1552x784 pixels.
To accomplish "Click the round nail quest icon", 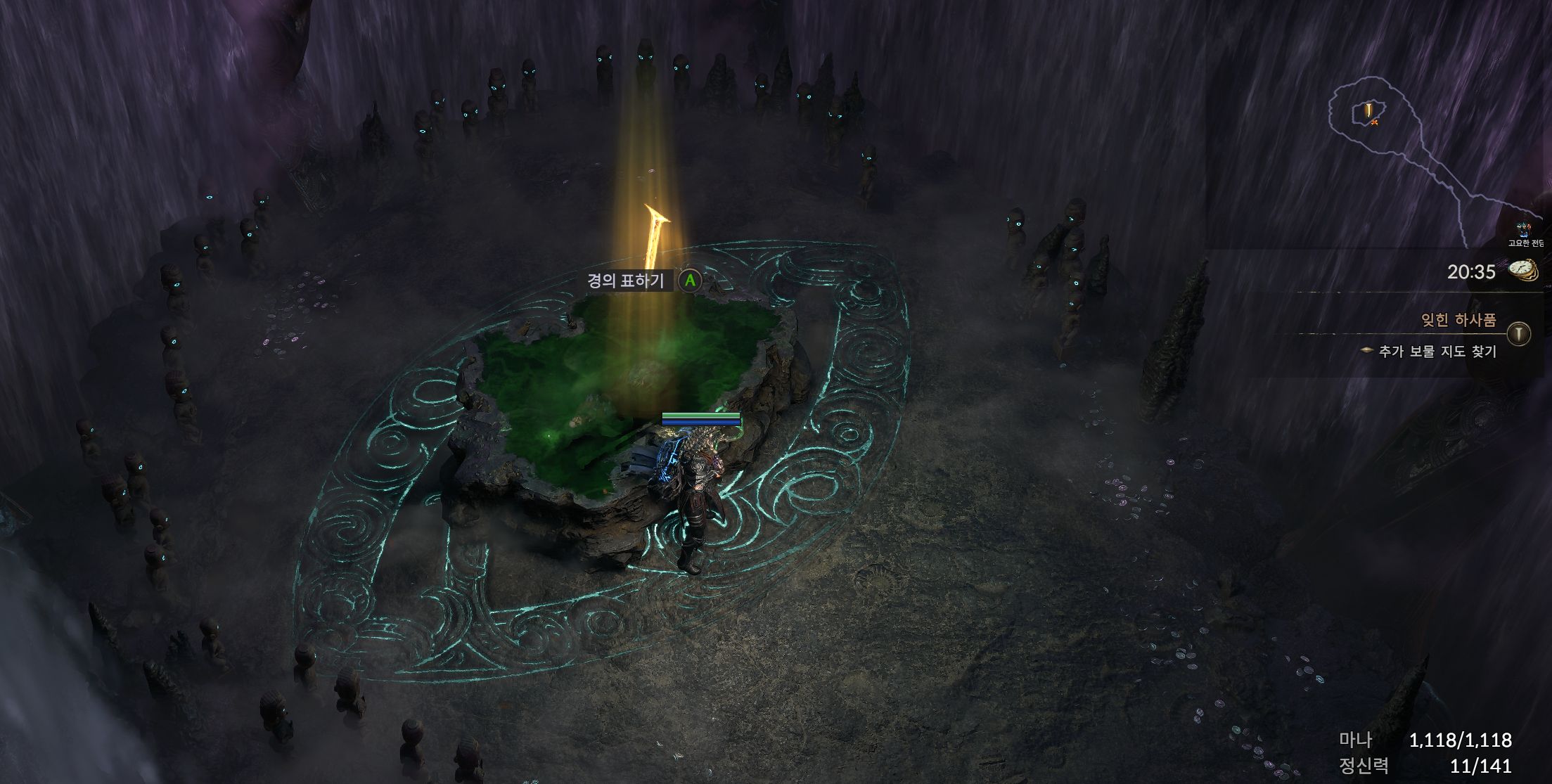I will click(x=1519, y=333).
